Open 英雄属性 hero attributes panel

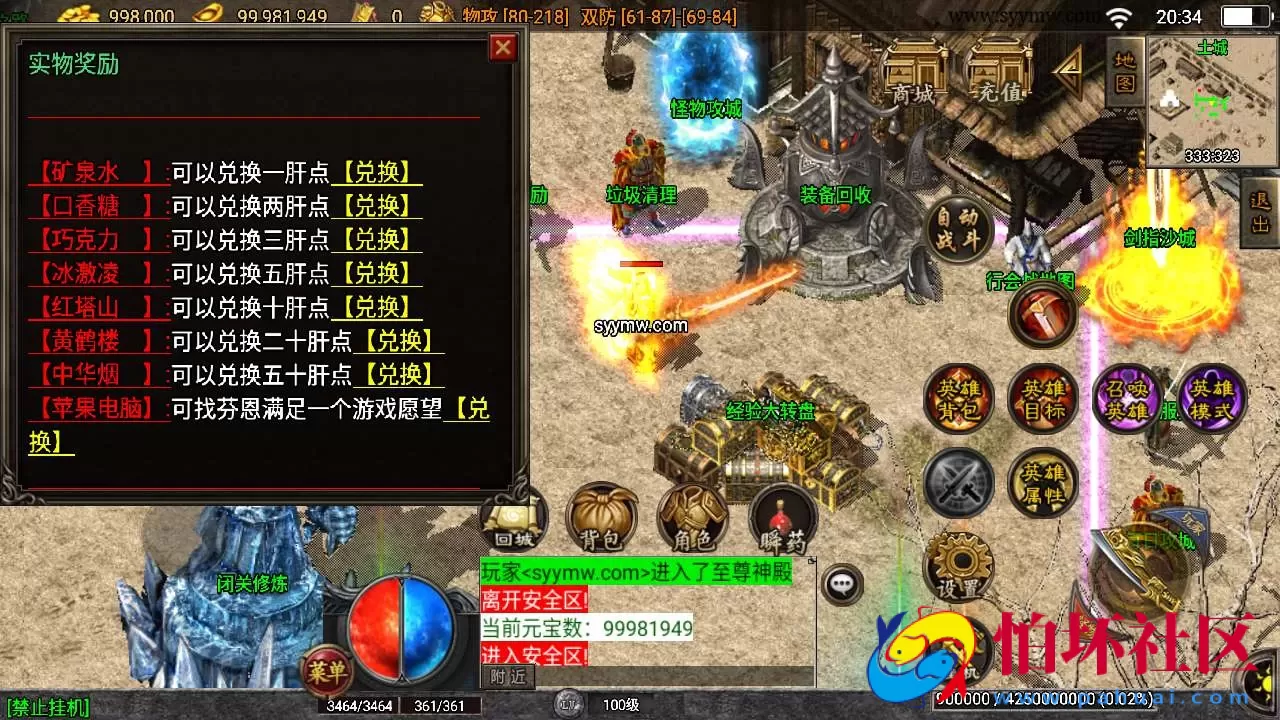pyautogui.click(x=1042, y=483)
